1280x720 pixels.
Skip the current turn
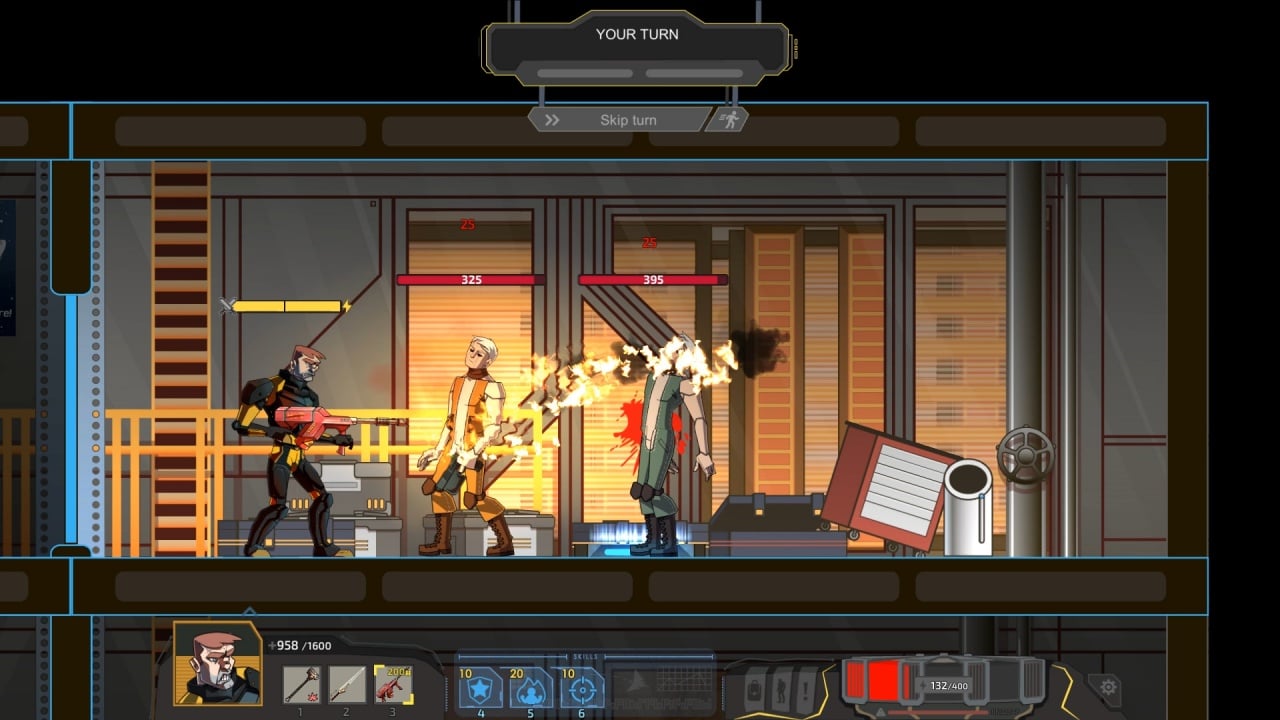[618, 120]
